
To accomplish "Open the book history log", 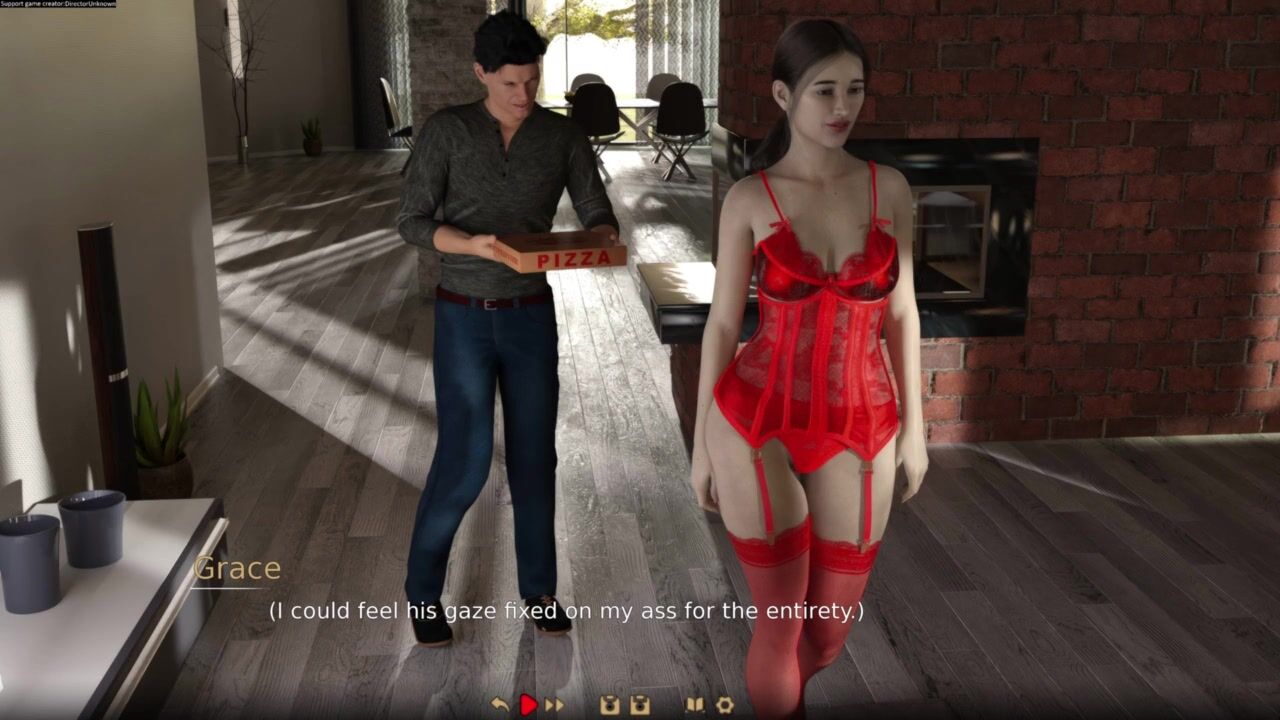I will tap(694, 705).
